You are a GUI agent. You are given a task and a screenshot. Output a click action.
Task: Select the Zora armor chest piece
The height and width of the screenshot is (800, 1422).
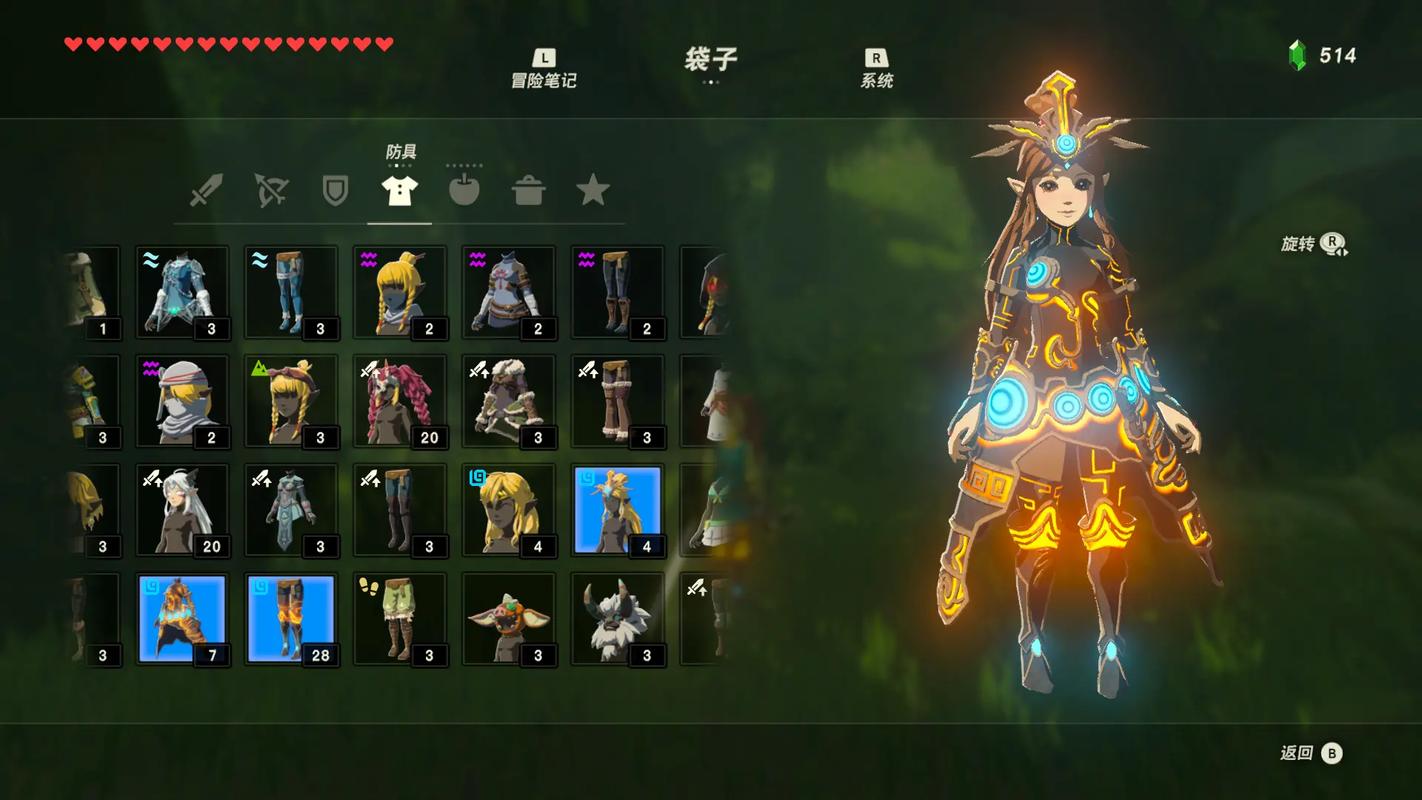(183, 292)
